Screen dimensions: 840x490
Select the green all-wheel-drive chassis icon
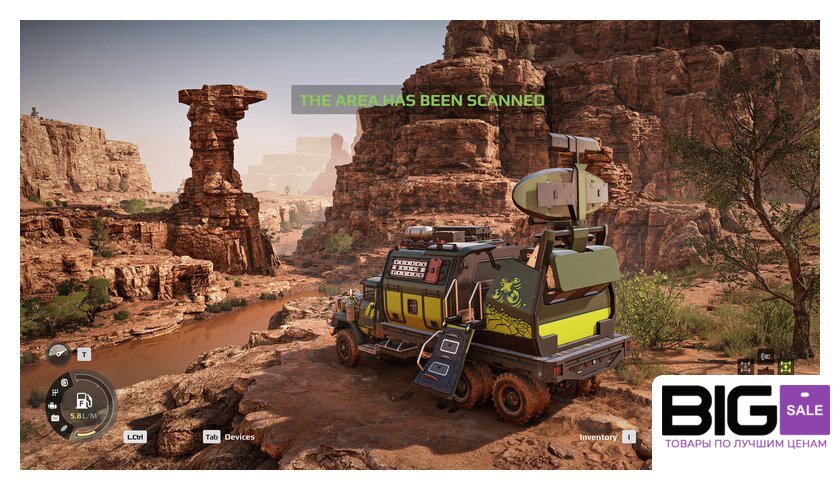[x=785, y=367]
